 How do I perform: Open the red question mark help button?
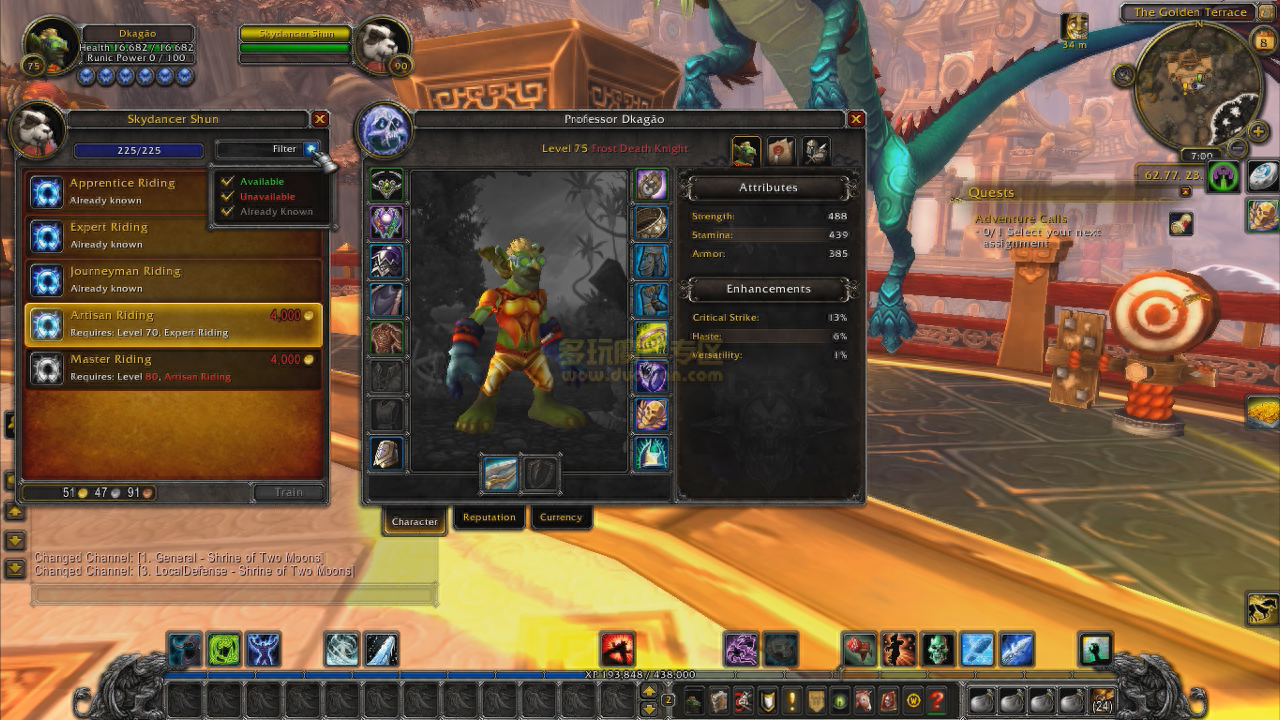937,701
